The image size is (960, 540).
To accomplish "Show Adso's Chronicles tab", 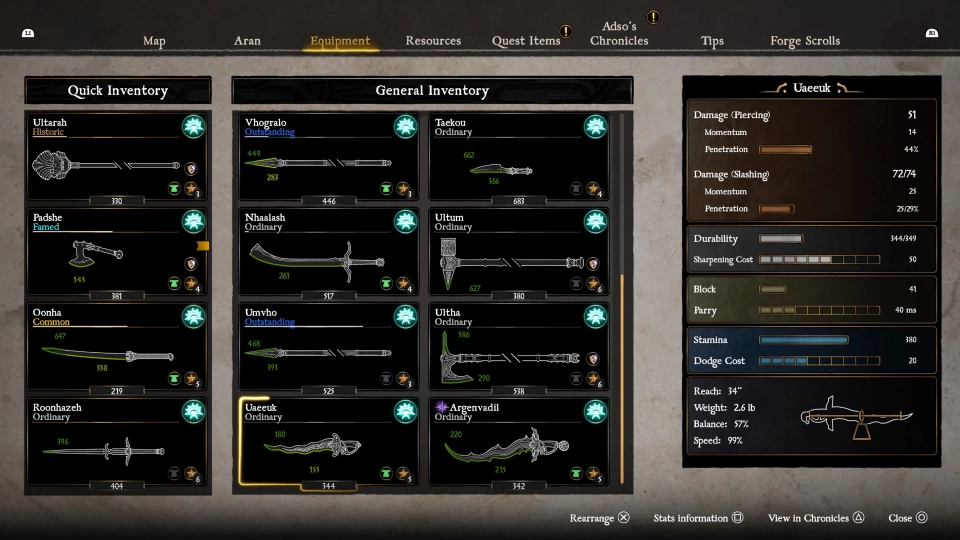I will pos(619,34).
